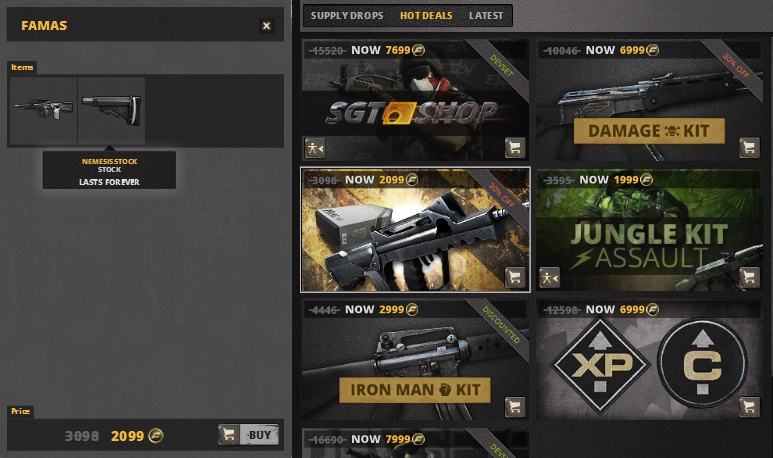Click the cart icon on Iron Man Kit
The height and width of the screenshot is (458, 773).
(514, 406)
